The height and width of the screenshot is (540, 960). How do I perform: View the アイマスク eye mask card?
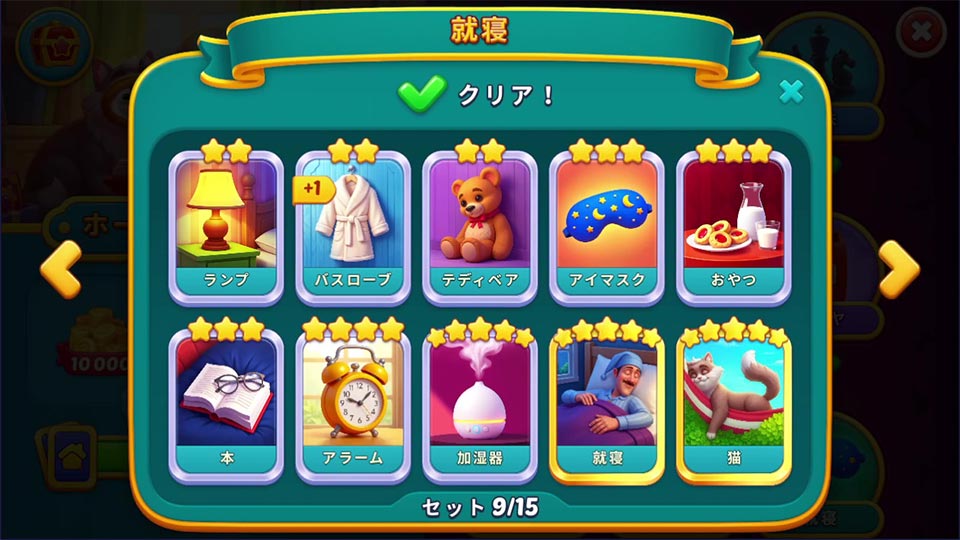point(607,226)
